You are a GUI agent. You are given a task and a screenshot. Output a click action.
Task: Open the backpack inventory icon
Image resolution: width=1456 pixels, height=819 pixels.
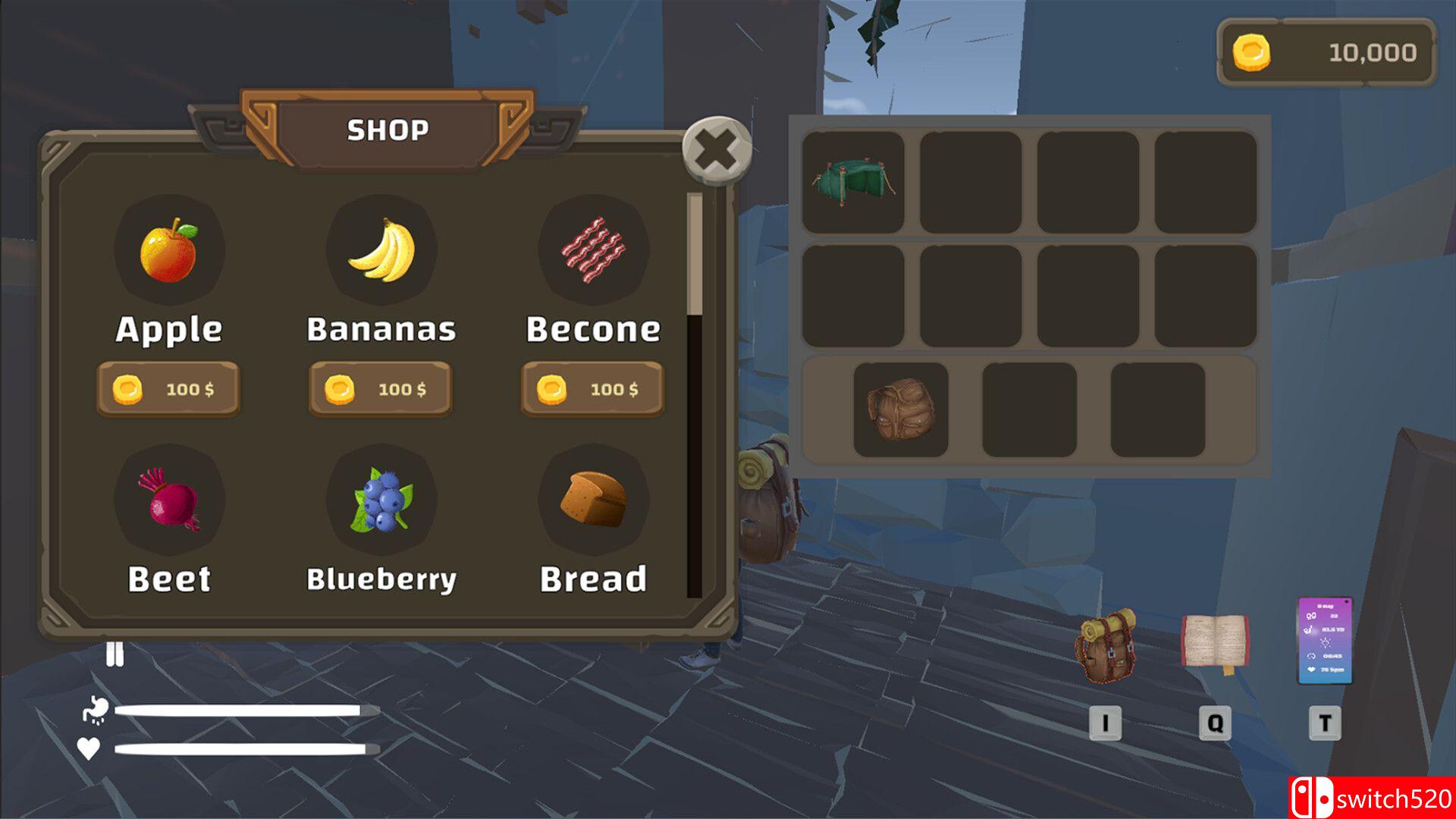tap(1105, 646)
